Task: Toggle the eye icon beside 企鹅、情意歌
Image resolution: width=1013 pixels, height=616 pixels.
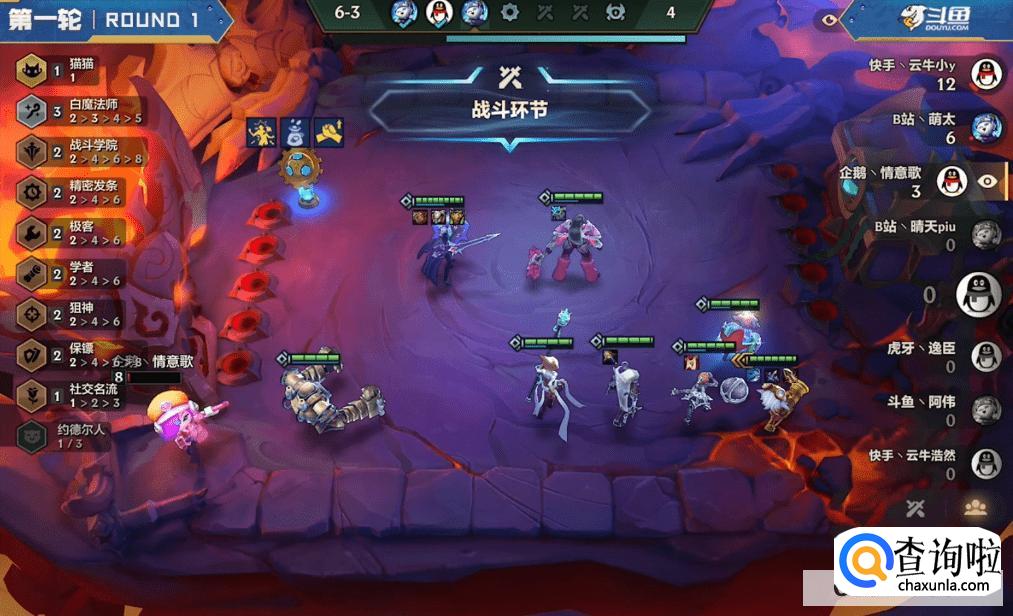Action: 988,181
